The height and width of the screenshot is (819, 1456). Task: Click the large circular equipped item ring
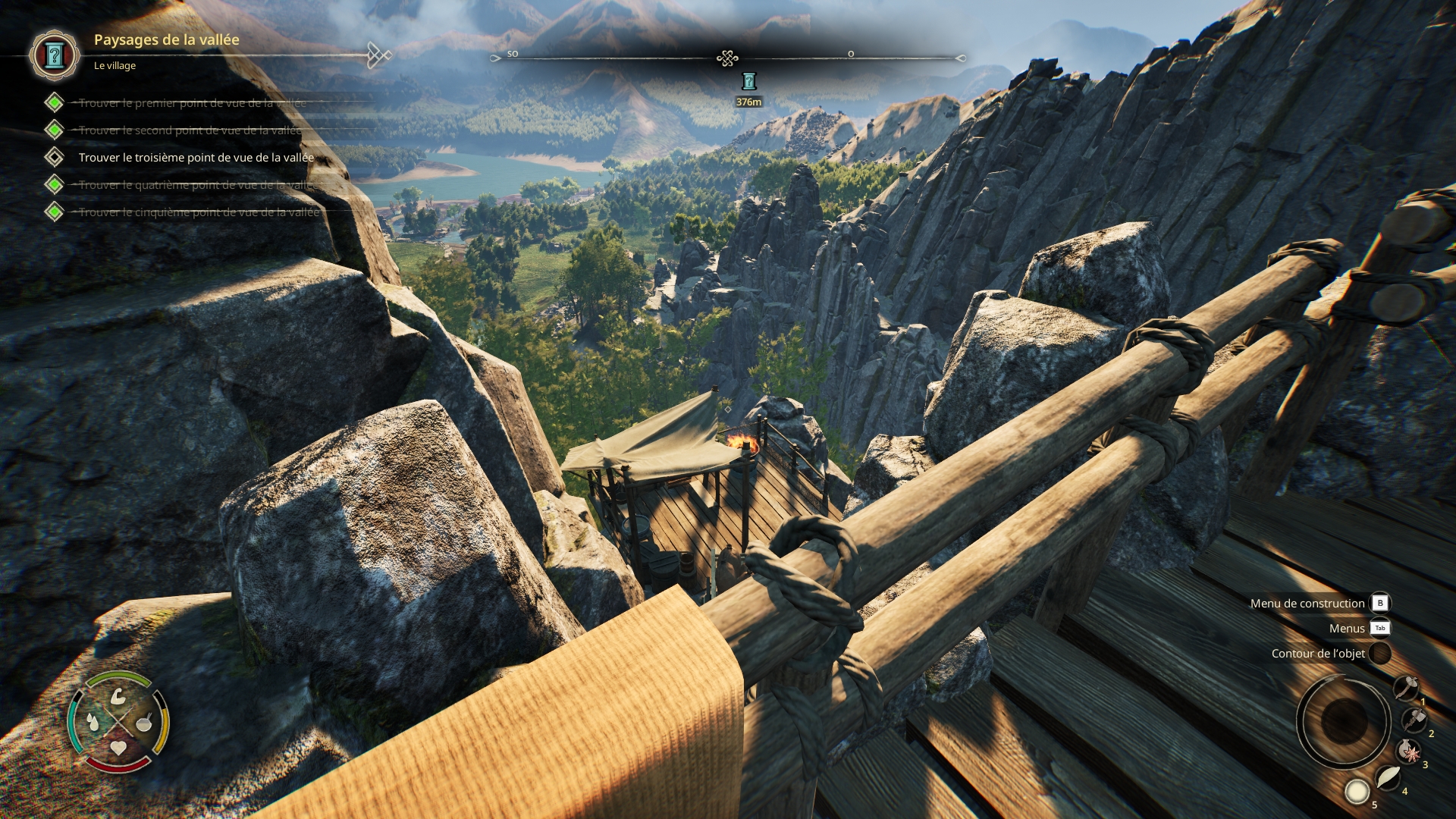tap(1343, 720)
